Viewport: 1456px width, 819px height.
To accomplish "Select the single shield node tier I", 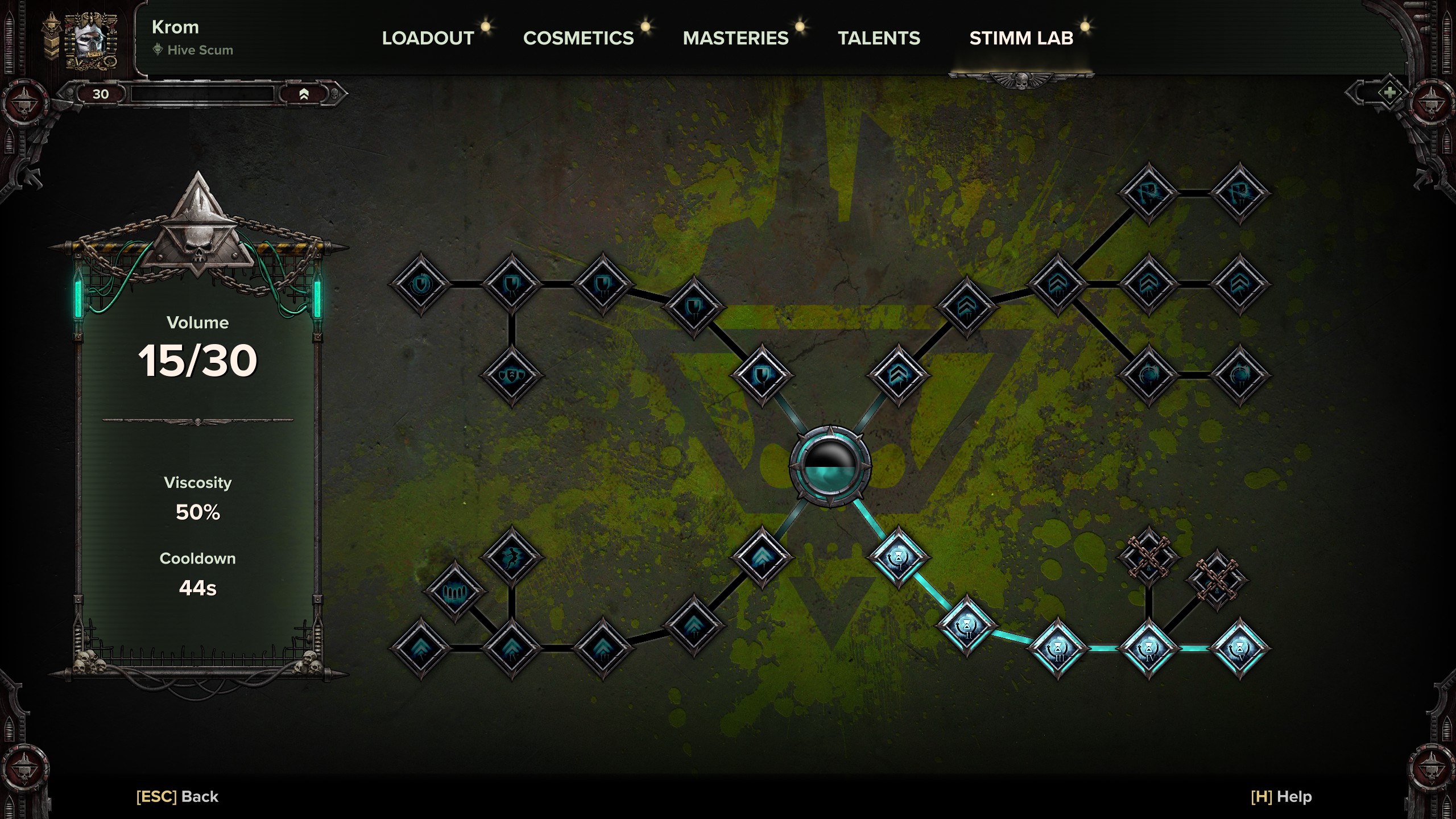I will coord(762,375).
